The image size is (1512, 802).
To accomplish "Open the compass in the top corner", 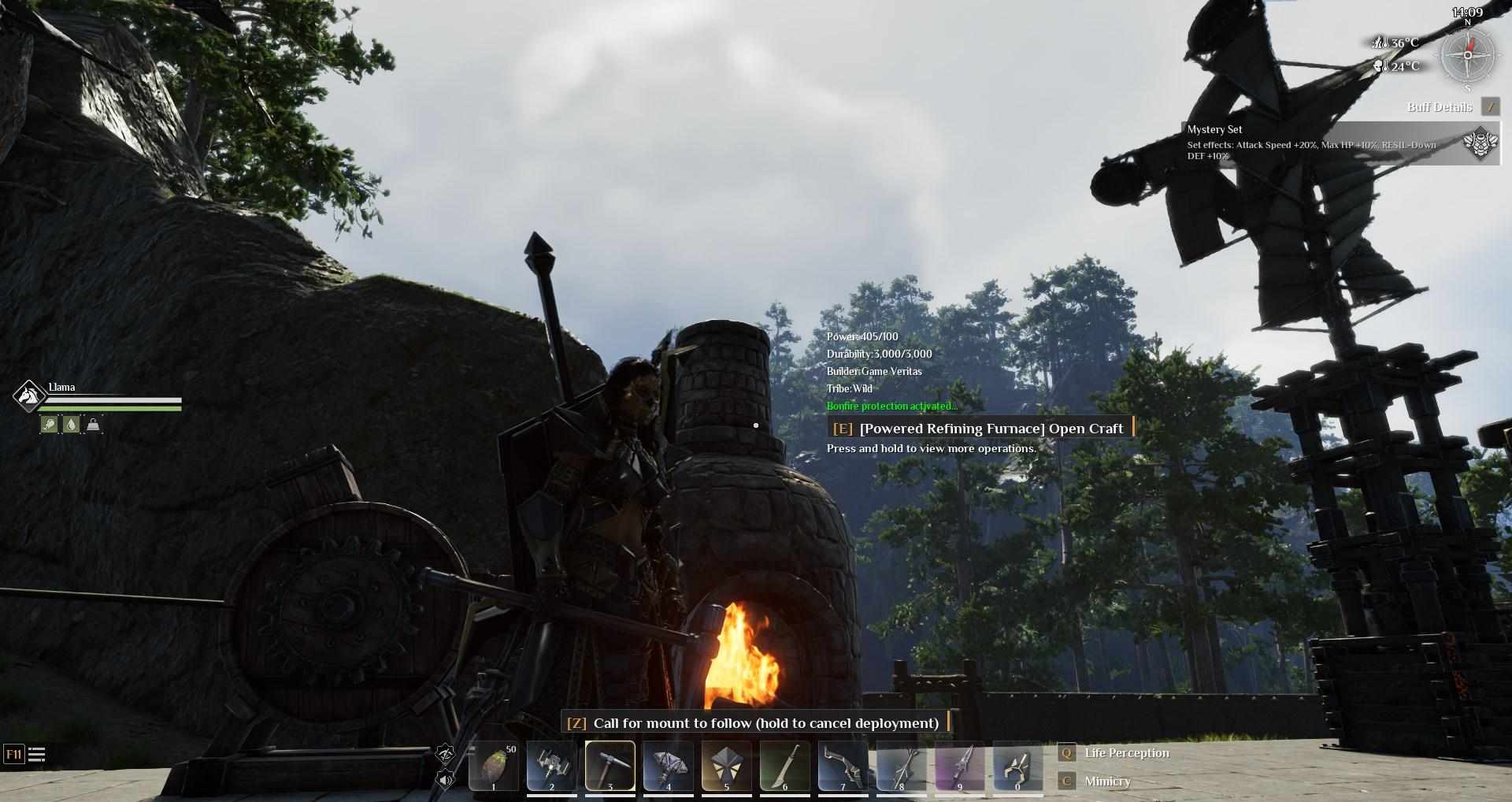I will coord(1467,55).
